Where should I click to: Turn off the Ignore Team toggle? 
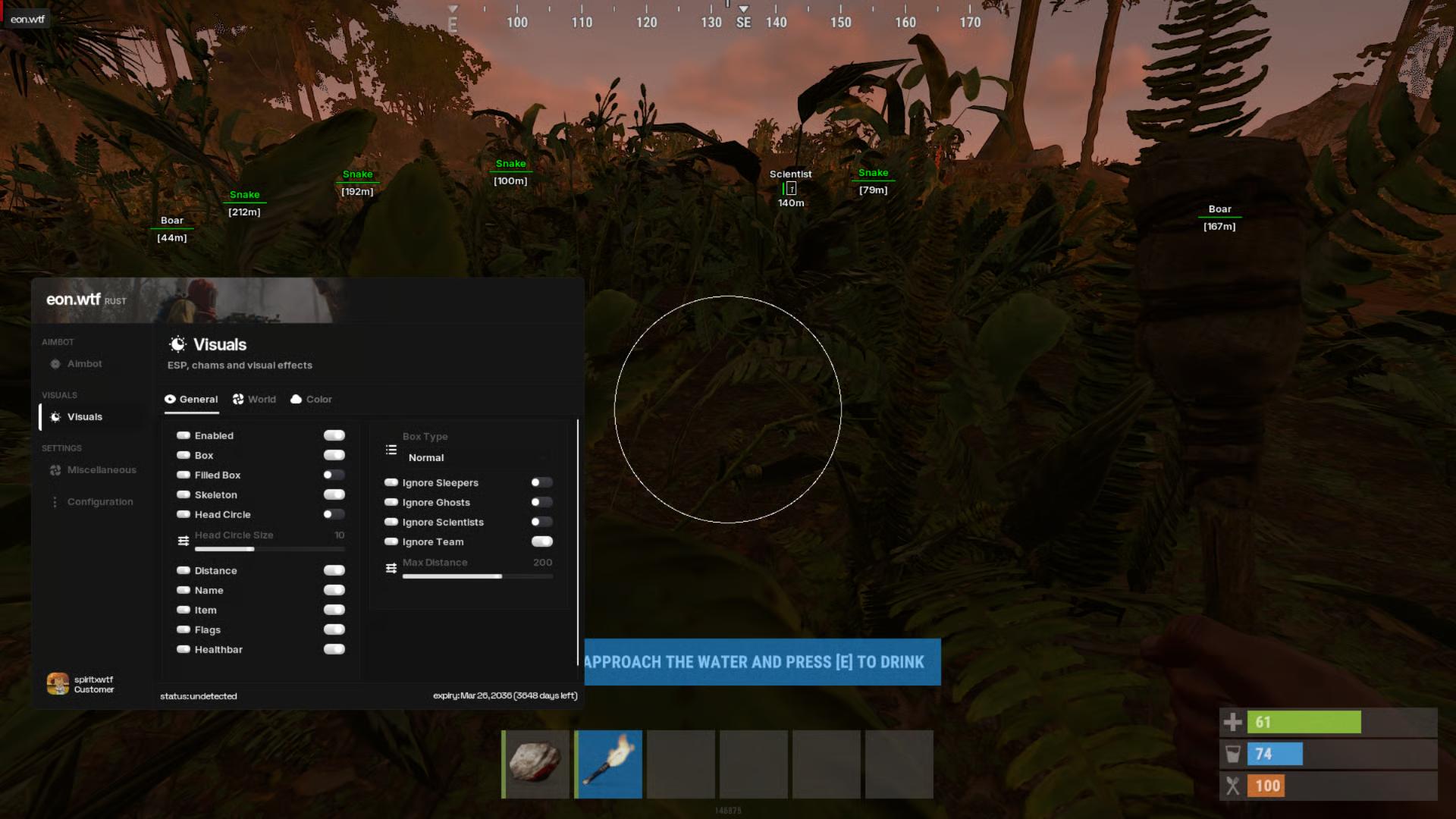(541, 542)
